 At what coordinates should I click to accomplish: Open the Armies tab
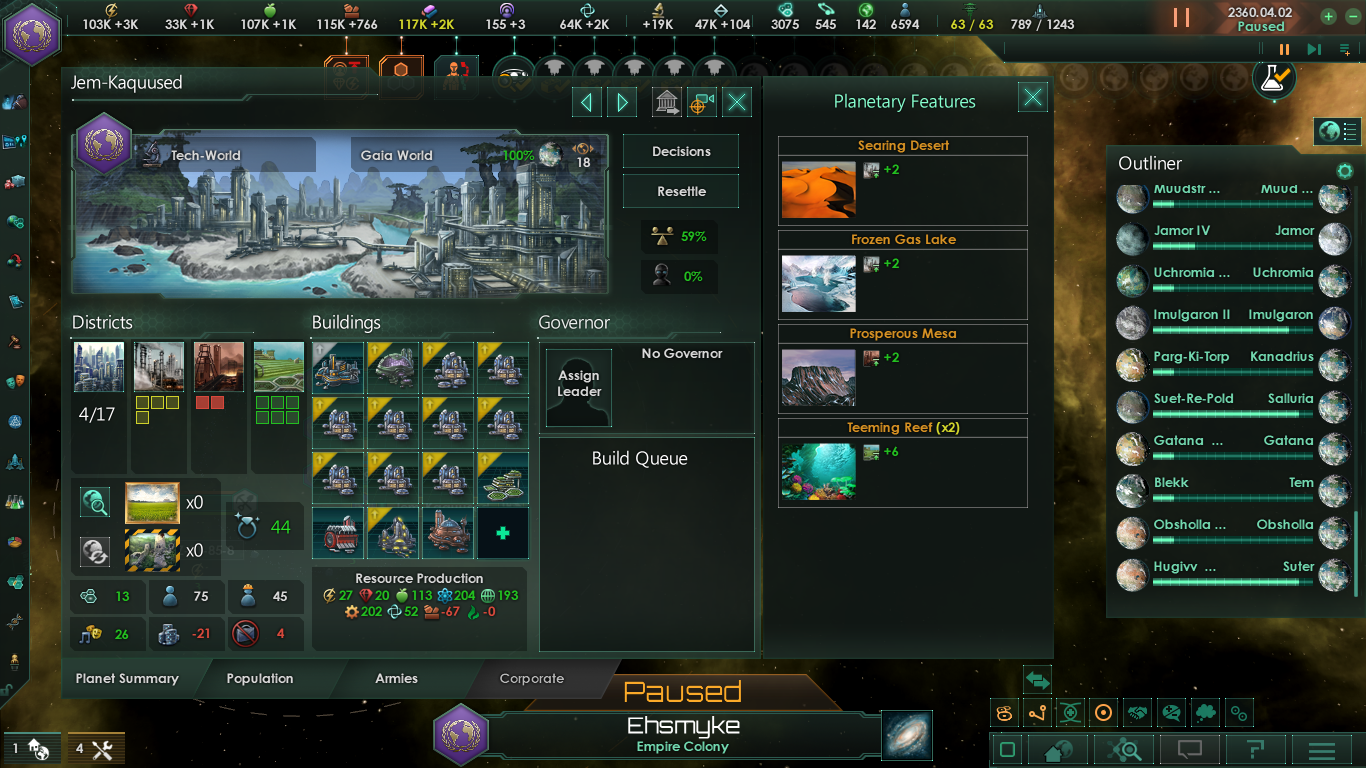[396, 678]
